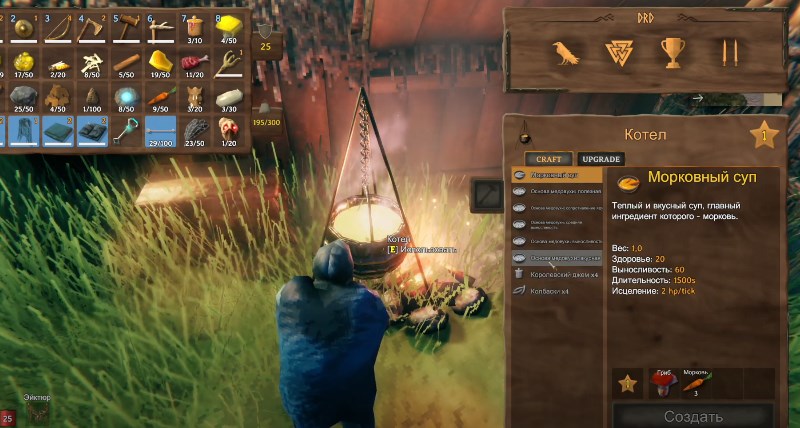800x428 pixels.
Task: Open the valknut triangles icon
Action: pos(618,52)
